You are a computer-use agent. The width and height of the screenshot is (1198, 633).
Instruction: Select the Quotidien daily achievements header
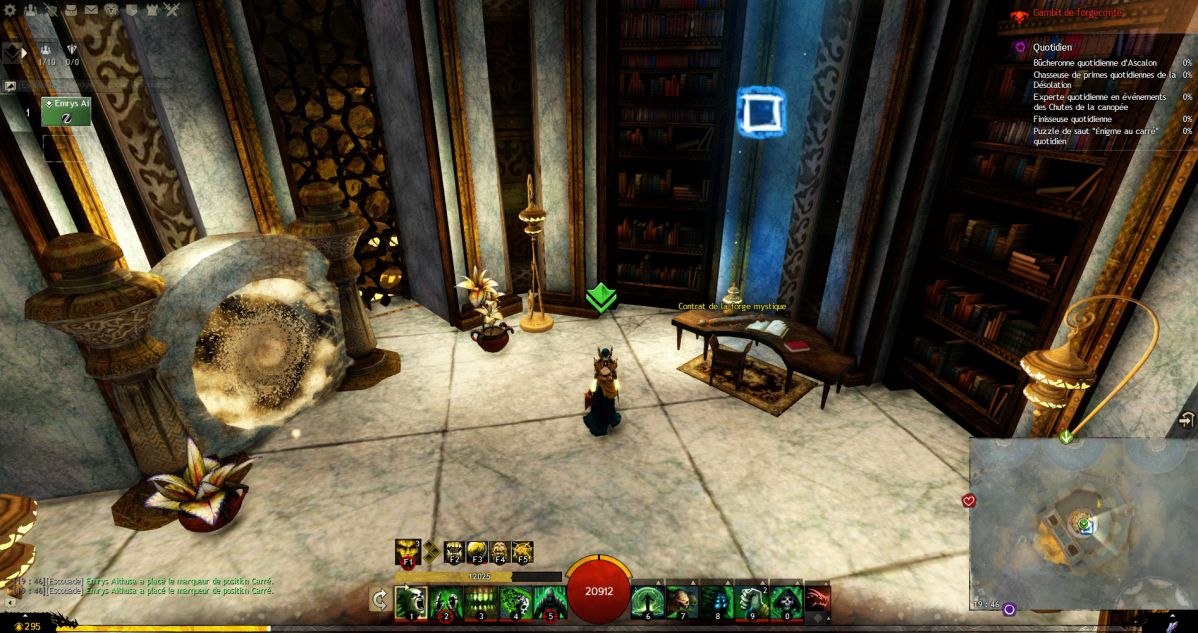pyautogui.click(x=1053, y=46)
